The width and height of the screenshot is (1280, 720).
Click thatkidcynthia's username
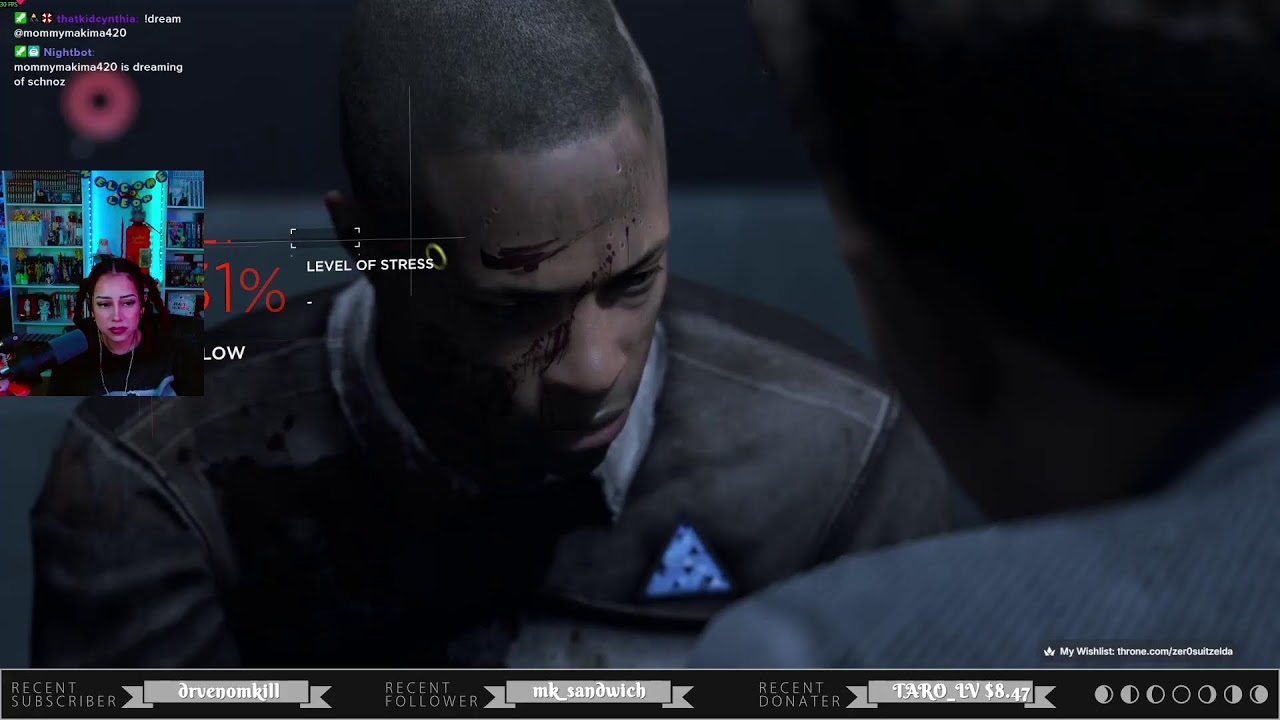coord(98,18)
